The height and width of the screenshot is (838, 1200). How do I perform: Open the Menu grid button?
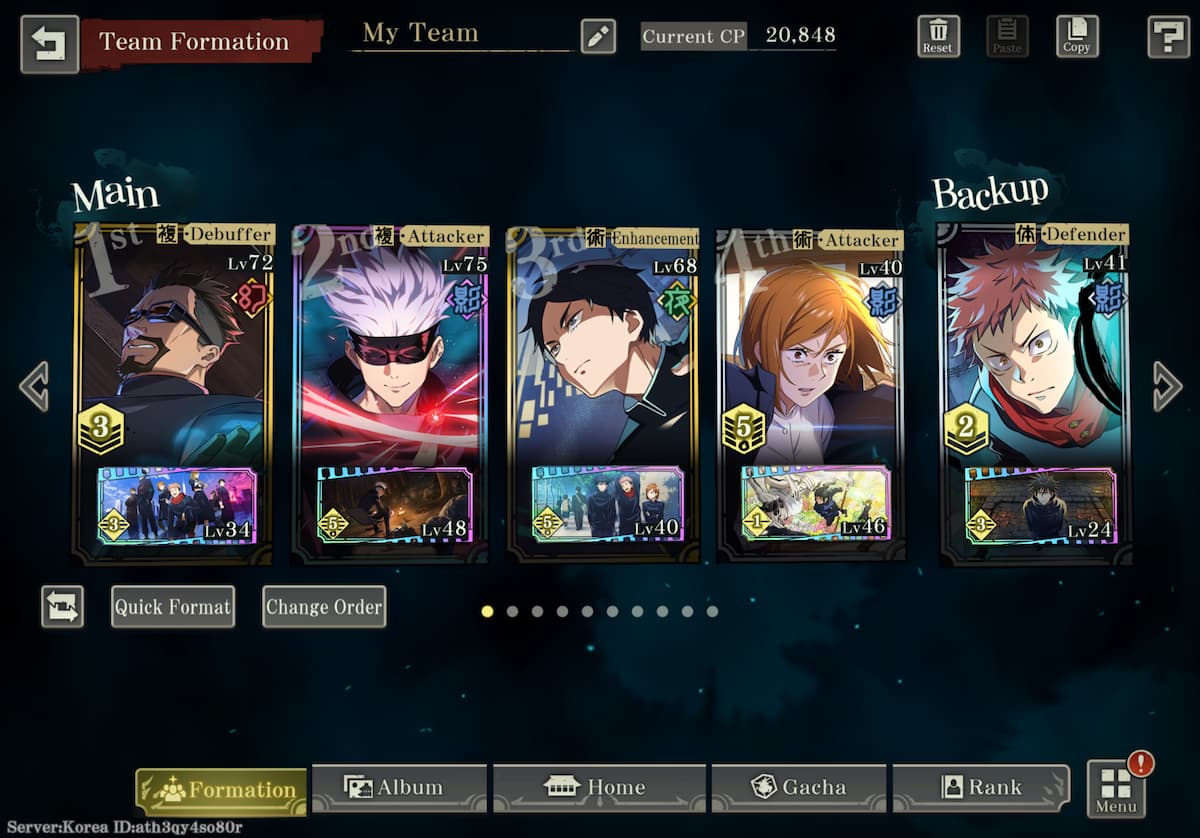pos(1116,790)
